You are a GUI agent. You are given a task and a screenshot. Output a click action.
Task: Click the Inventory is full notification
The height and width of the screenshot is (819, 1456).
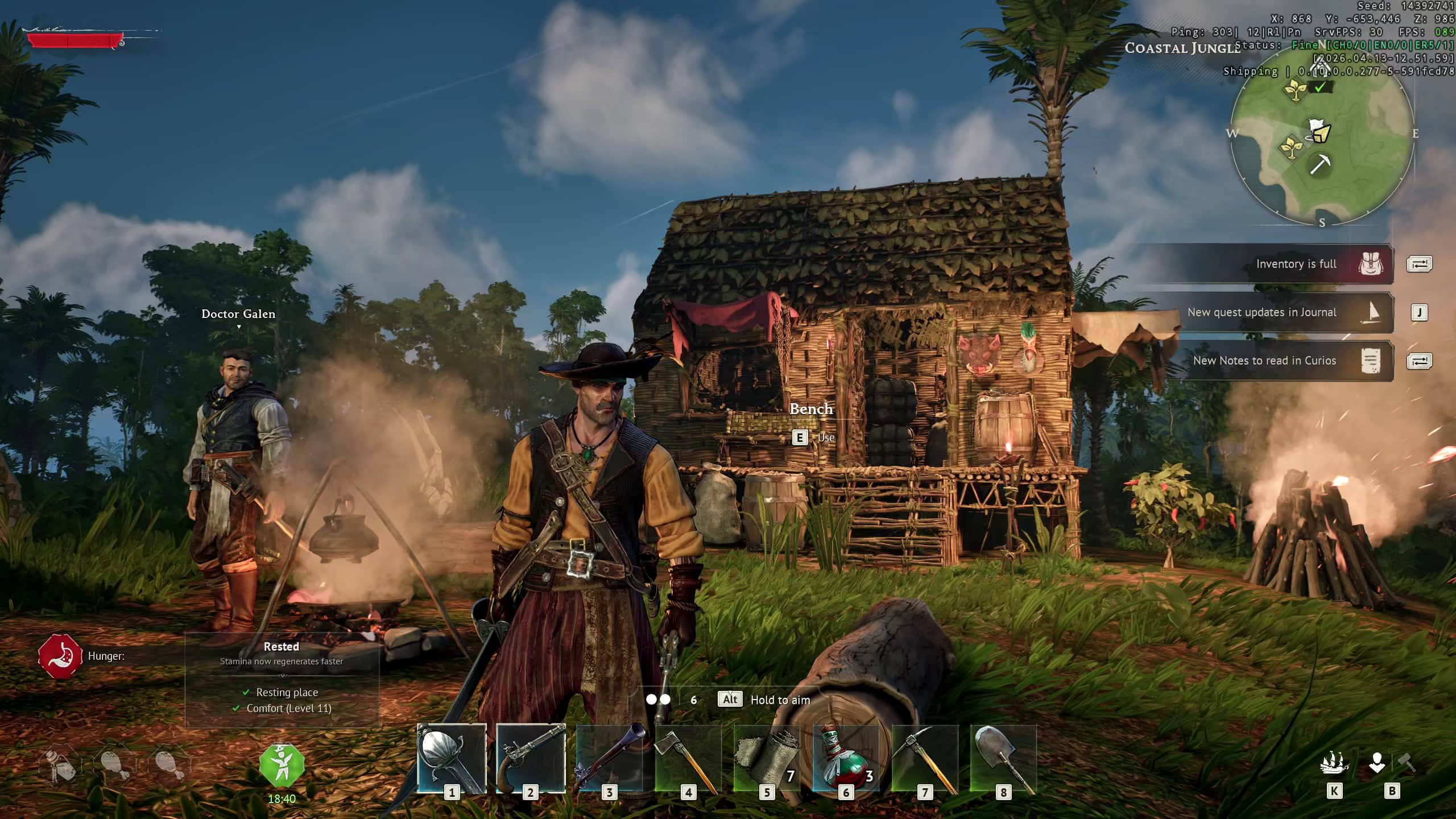pyautogui.click(x=1296, y=264)
